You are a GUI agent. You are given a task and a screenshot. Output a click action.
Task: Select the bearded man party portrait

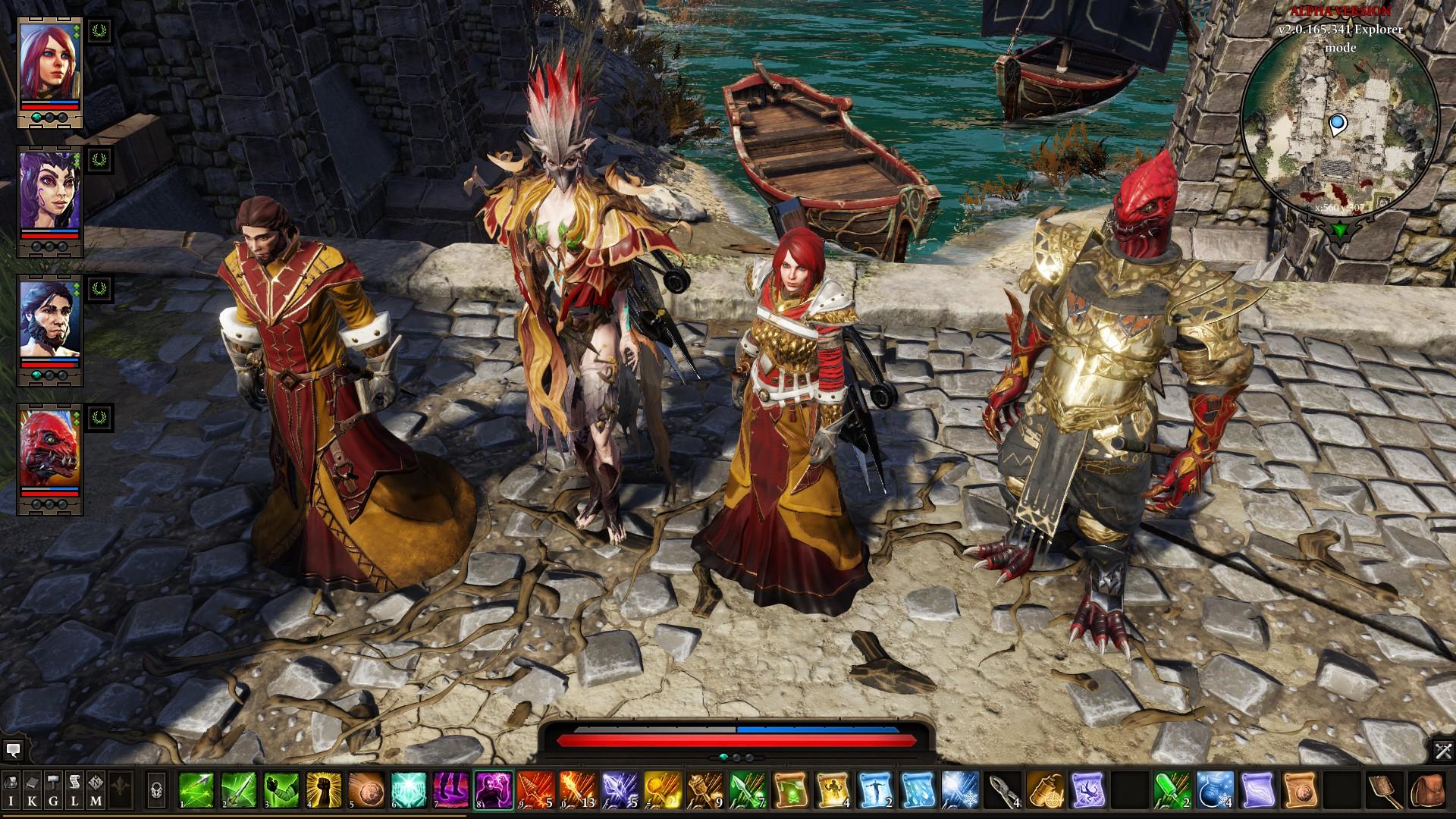[49, 318]
